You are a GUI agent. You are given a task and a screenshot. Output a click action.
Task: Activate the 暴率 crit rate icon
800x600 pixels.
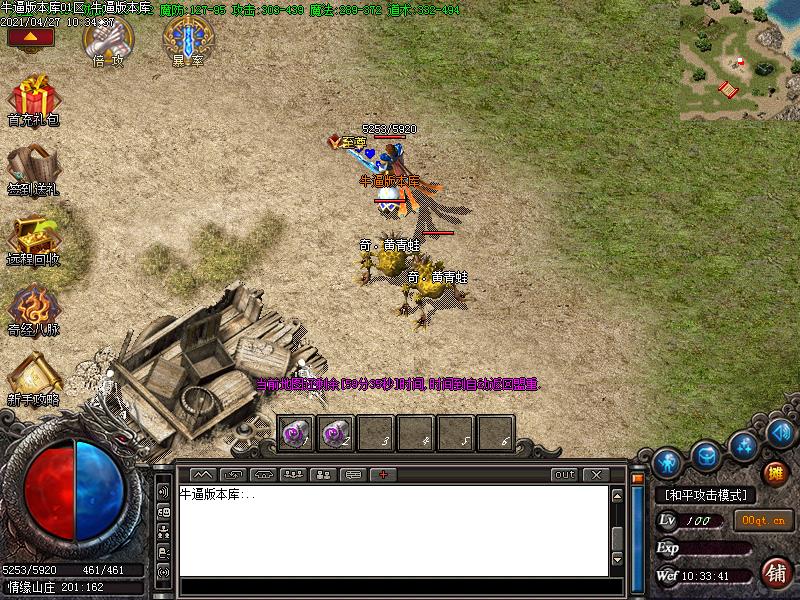click(187, 38)
